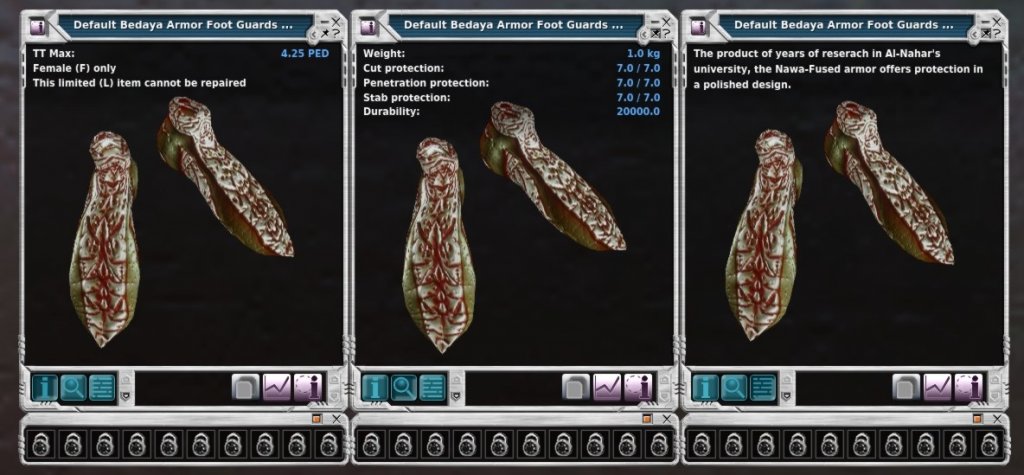This screenshot has width=1024, height=475.
Task: Close the window with the Nawa-Fused armor description
Action: tap(996, 20)
